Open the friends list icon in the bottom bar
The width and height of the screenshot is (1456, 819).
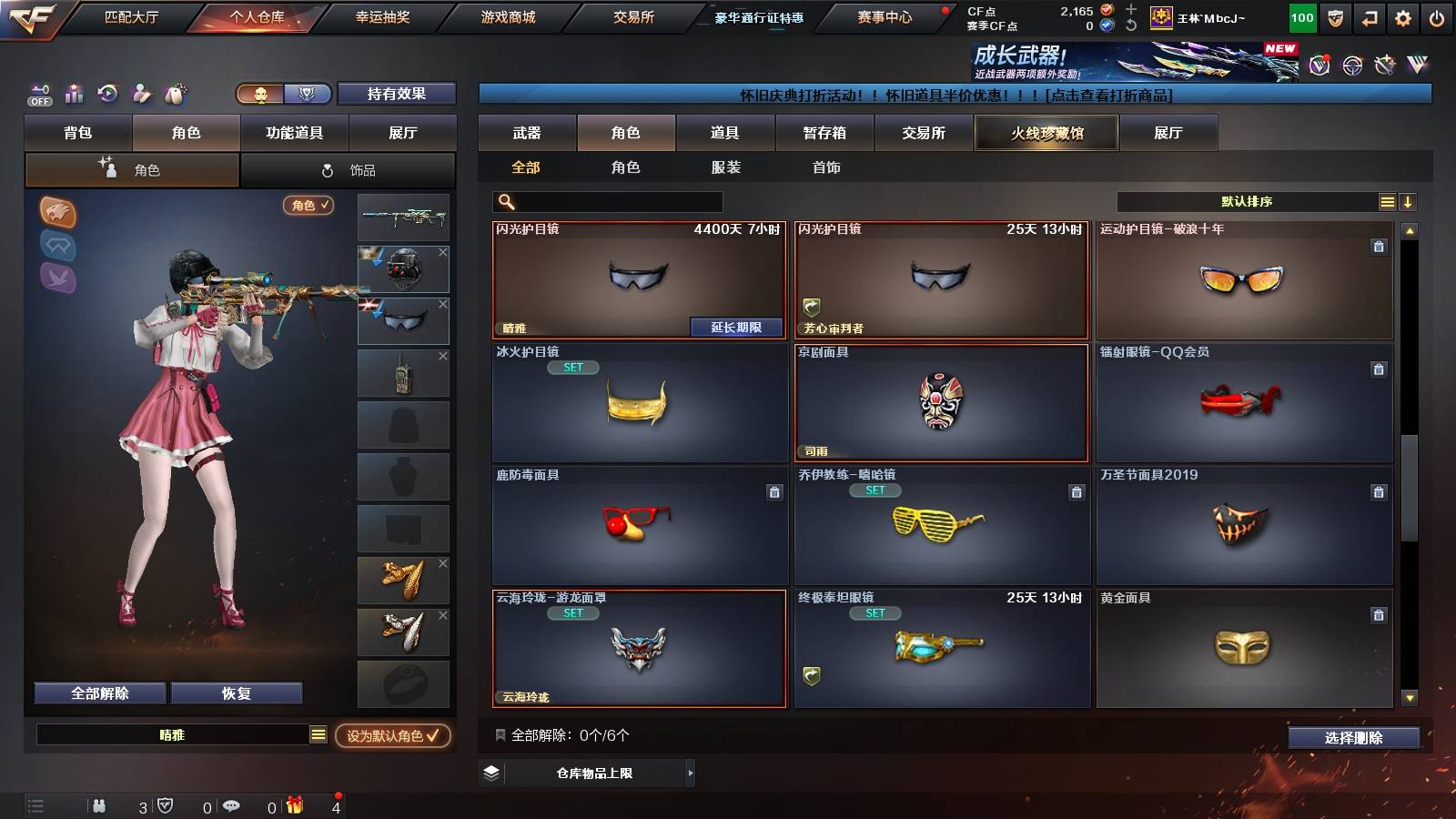(100, 805)
